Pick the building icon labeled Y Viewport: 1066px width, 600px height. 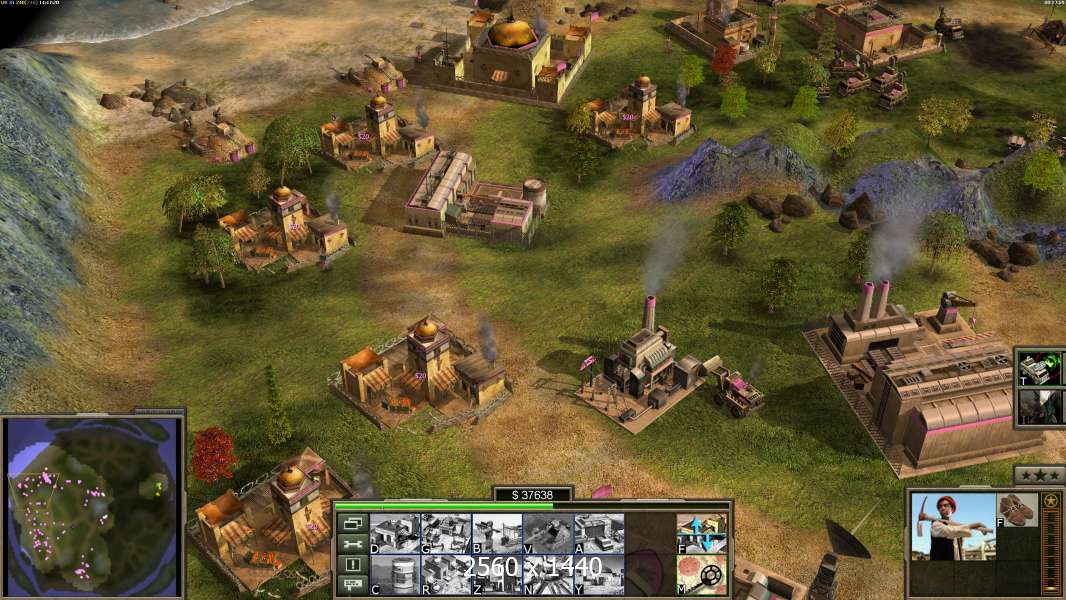point(599,575)
